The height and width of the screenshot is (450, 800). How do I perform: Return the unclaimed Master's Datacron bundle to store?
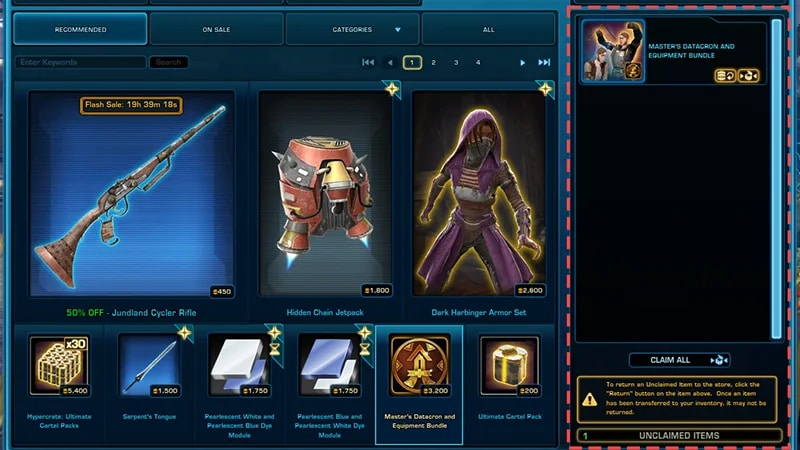coord(726,76)
